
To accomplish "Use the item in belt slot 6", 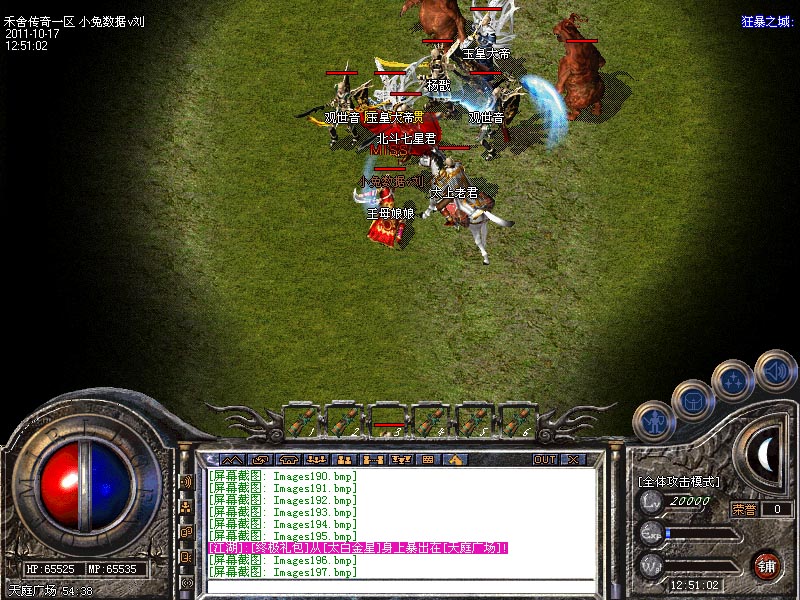I will (520, 418).
